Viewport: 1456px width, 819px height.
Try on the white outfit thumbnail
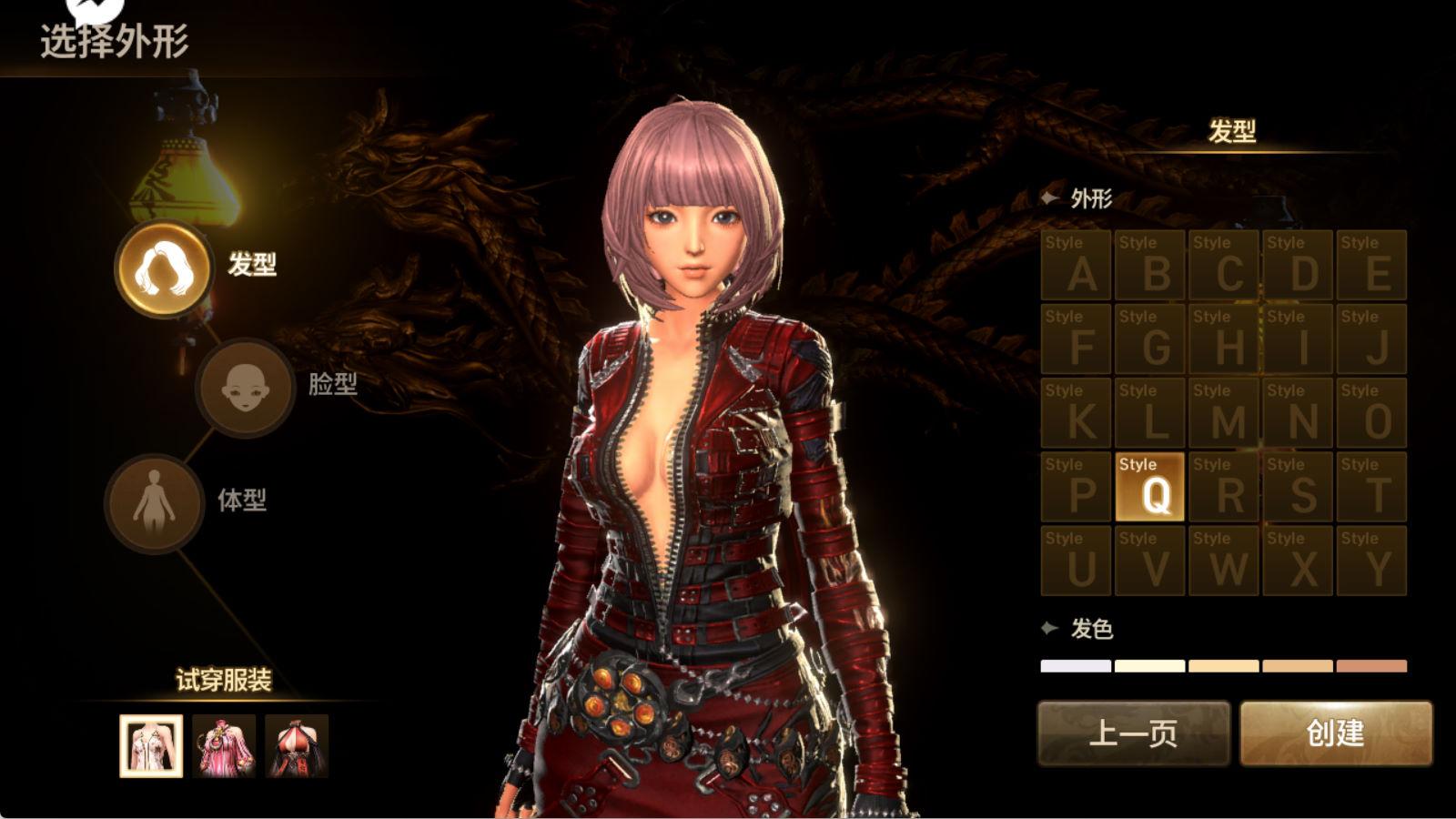coord(151,746)
